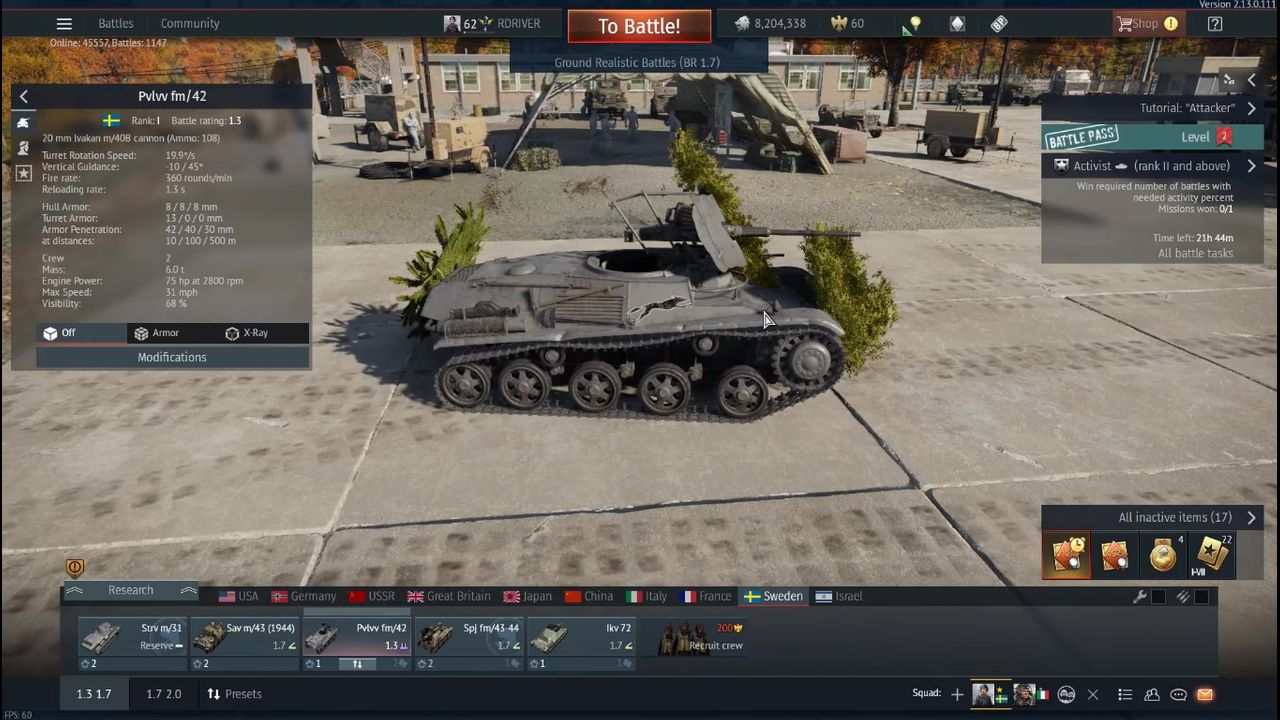Select the Ikv 72 vehicle slot

coord(581,636)
